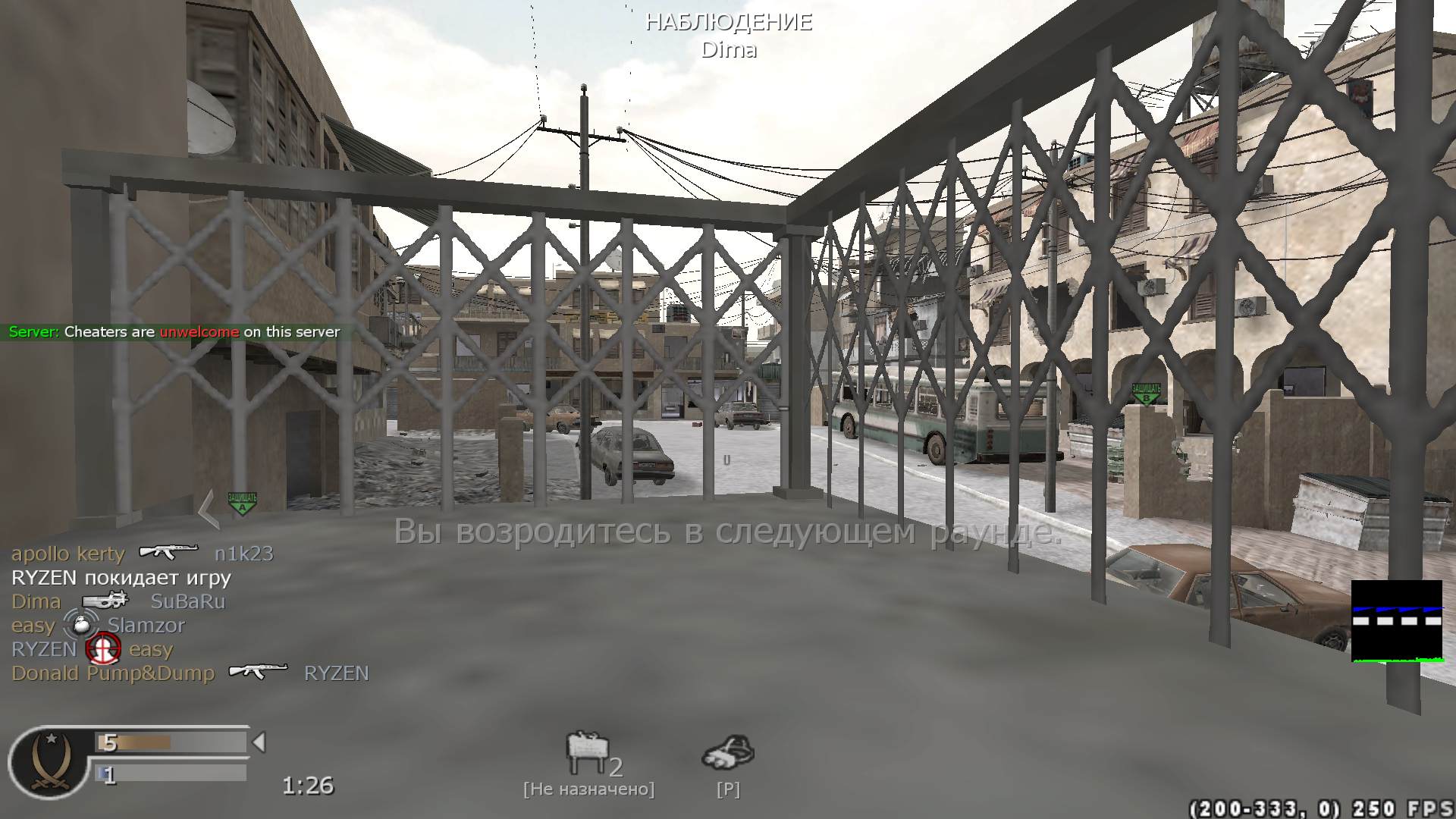Click the P90 weapon icon next to Dima
Screen dimensions: 1456x819
click(105, 600)
